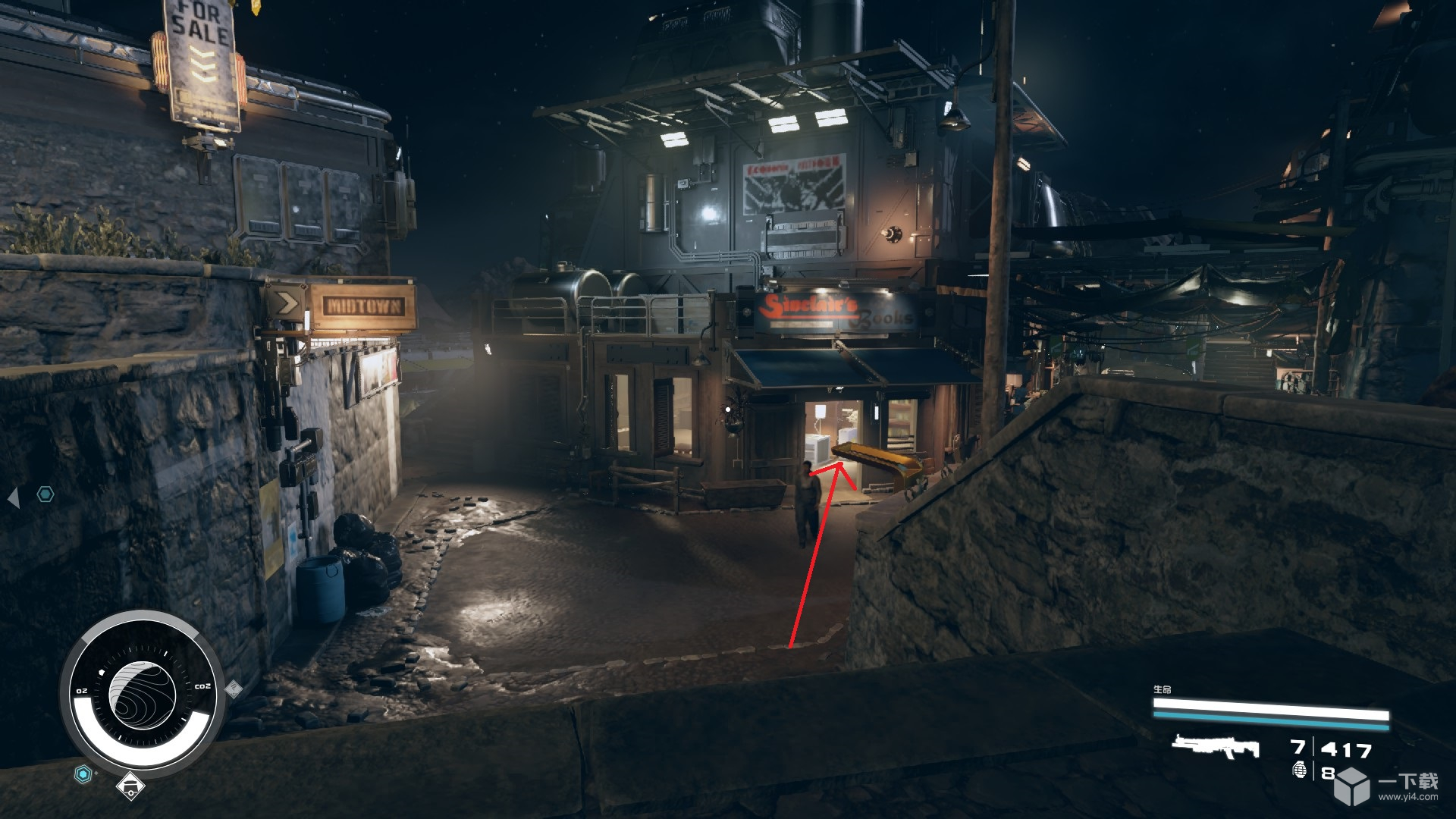Click the grenade icon
This screenshot has height=819, width=1456.
click(x=1300, y=771)
